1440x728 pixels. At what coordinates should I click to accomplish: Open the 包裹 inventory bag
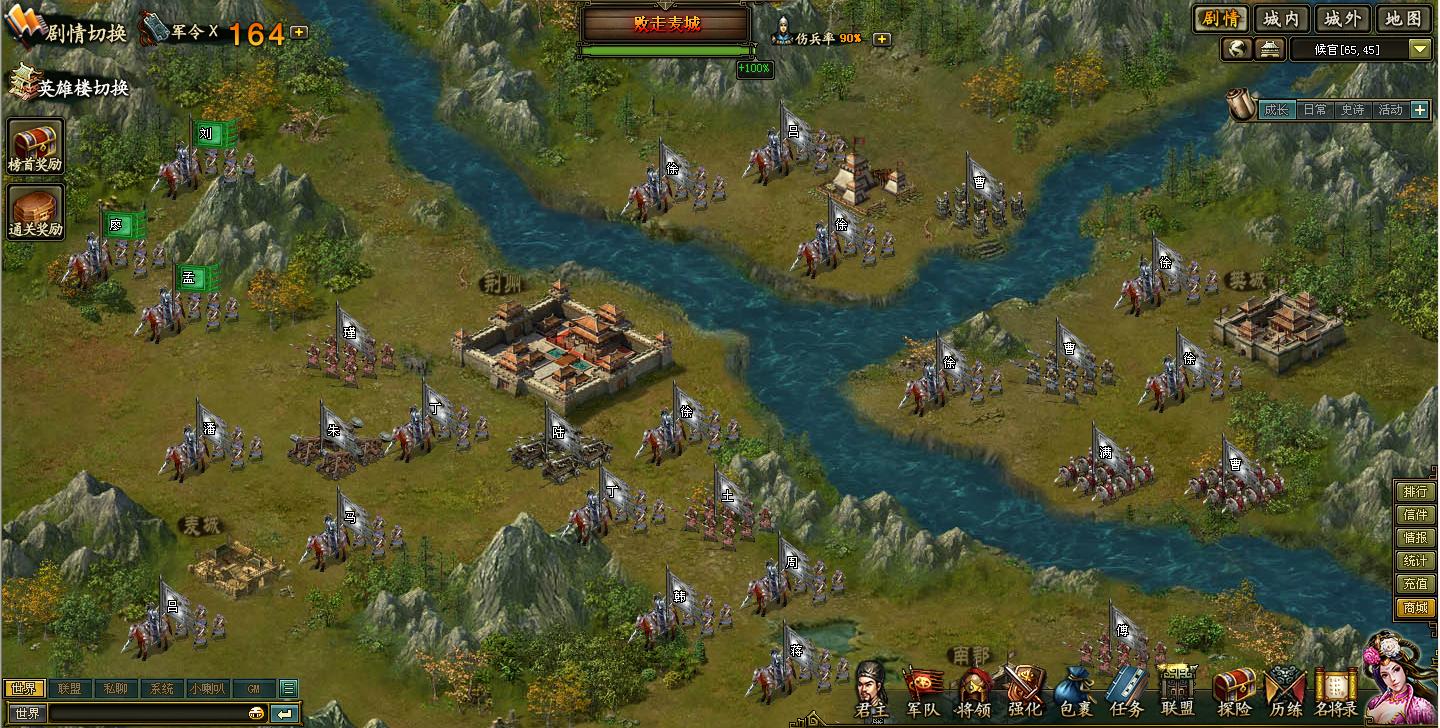pos(1076,692)
